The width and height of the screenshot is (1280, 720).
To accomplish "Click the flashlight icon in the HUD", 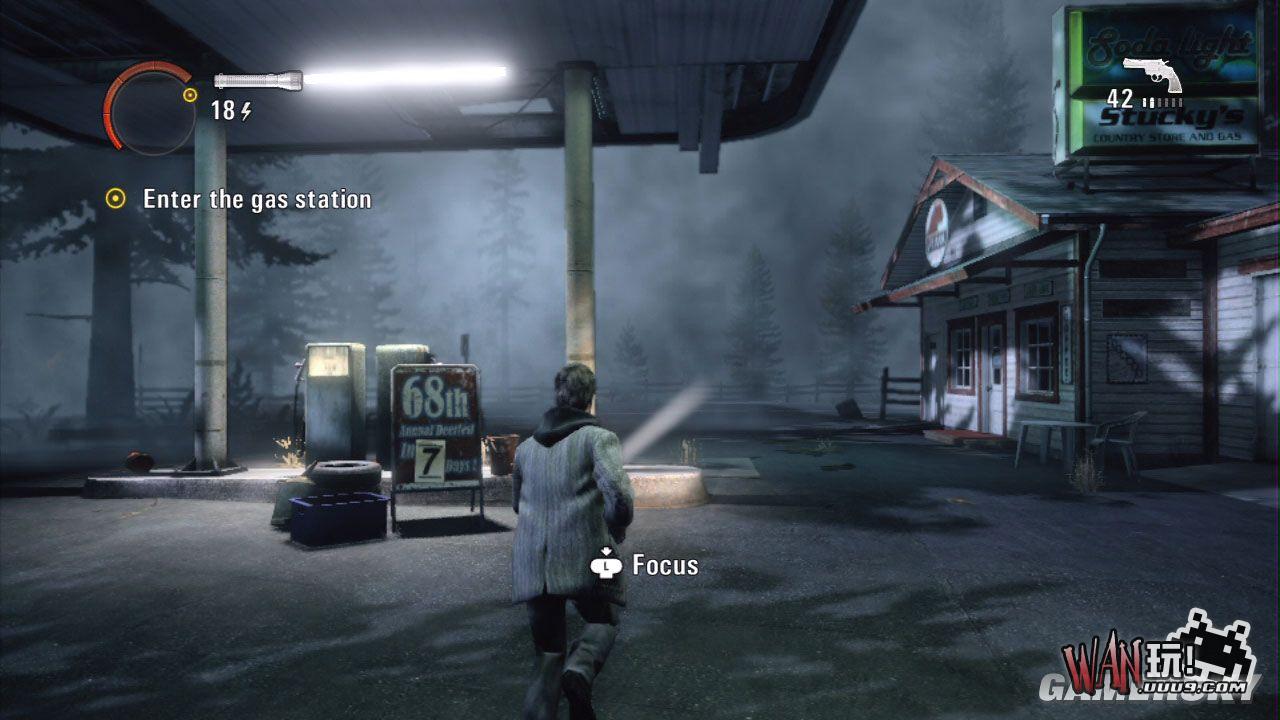I will (258, 80).
